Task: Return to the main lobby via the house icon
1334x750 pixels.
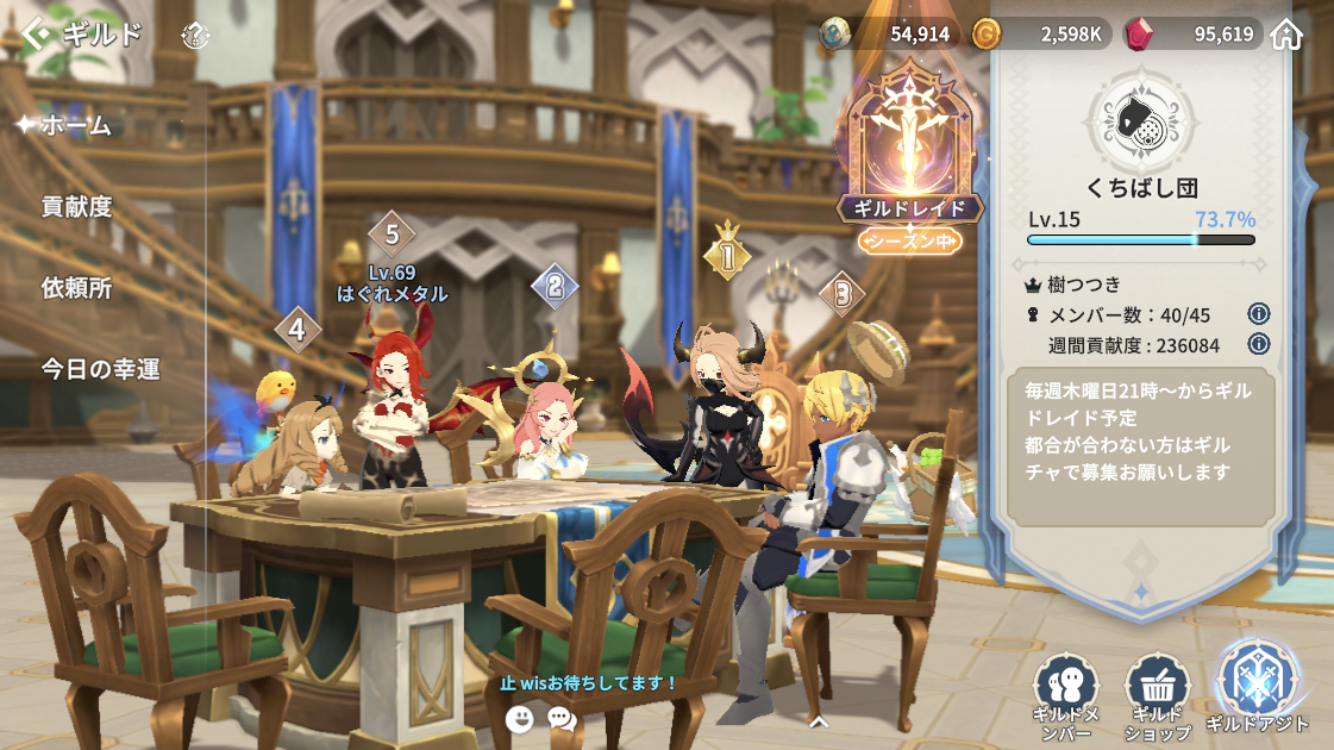Action: coord(1287,35)
